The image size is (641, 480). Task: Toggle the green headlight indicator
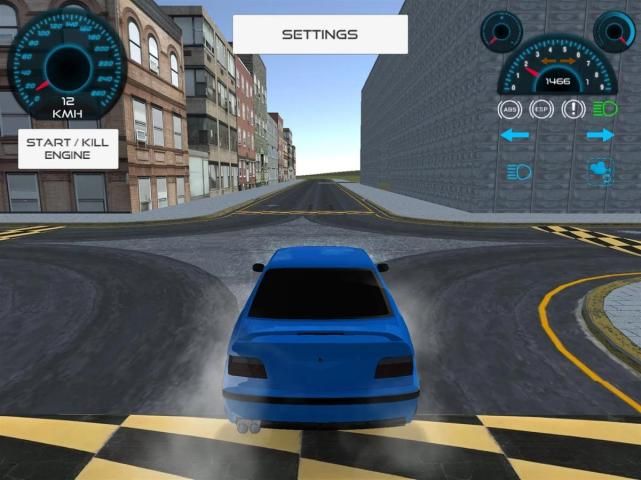[x=604, y=109]
